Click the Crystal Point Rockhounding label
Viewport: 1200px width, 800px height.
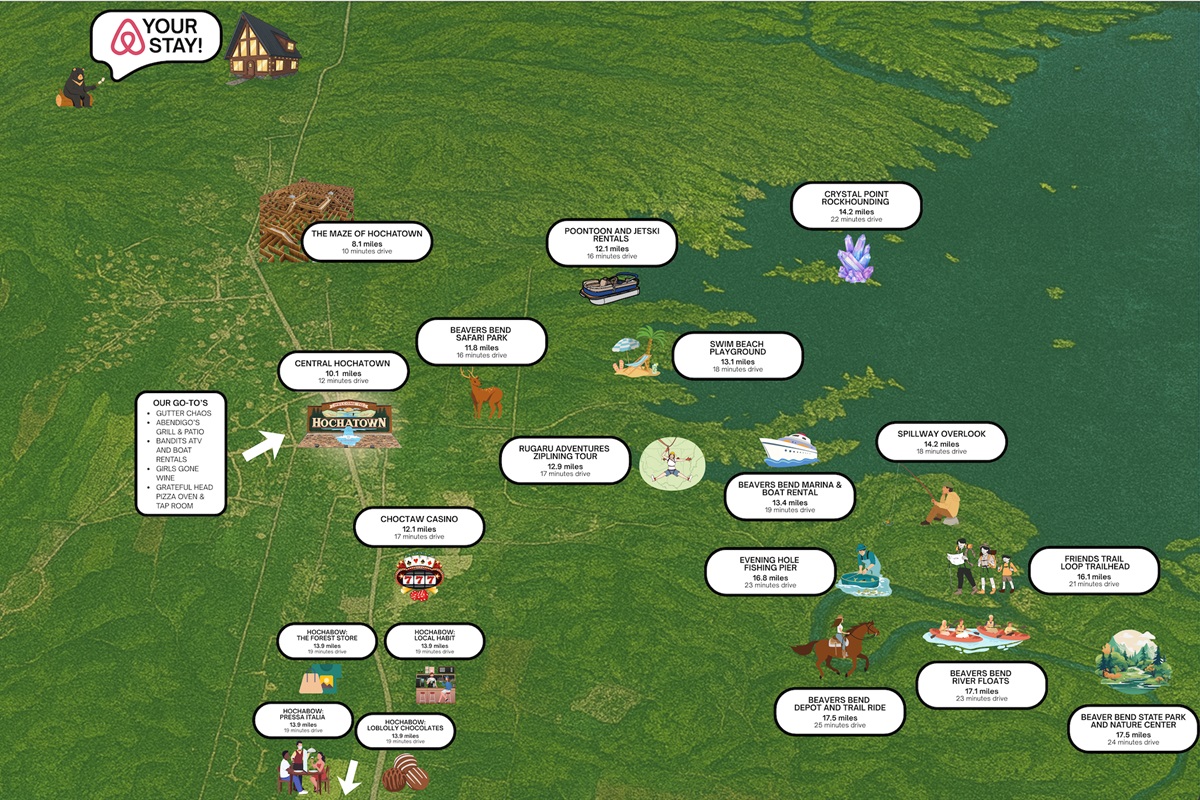click(x=856, y=205)
